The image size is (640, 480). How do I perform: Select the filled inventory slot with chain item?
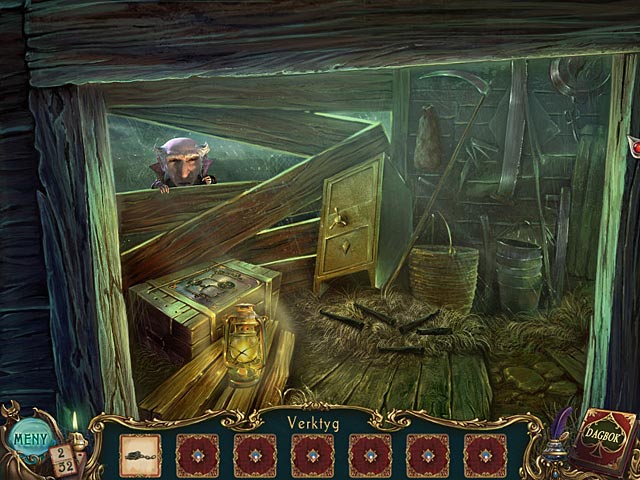140,453
